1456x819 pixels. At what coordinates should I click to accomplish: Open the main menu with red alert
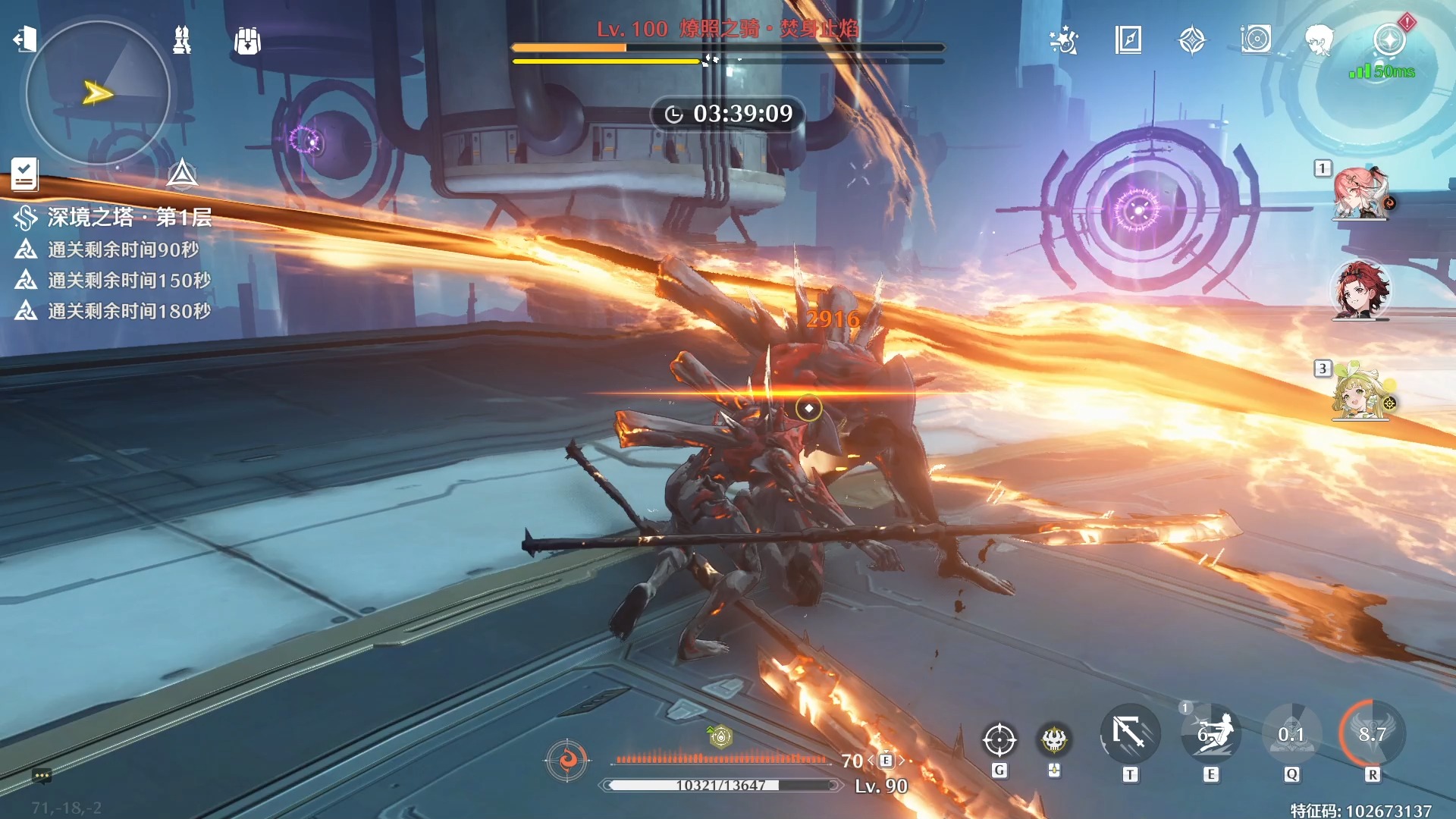(1390, 39)
